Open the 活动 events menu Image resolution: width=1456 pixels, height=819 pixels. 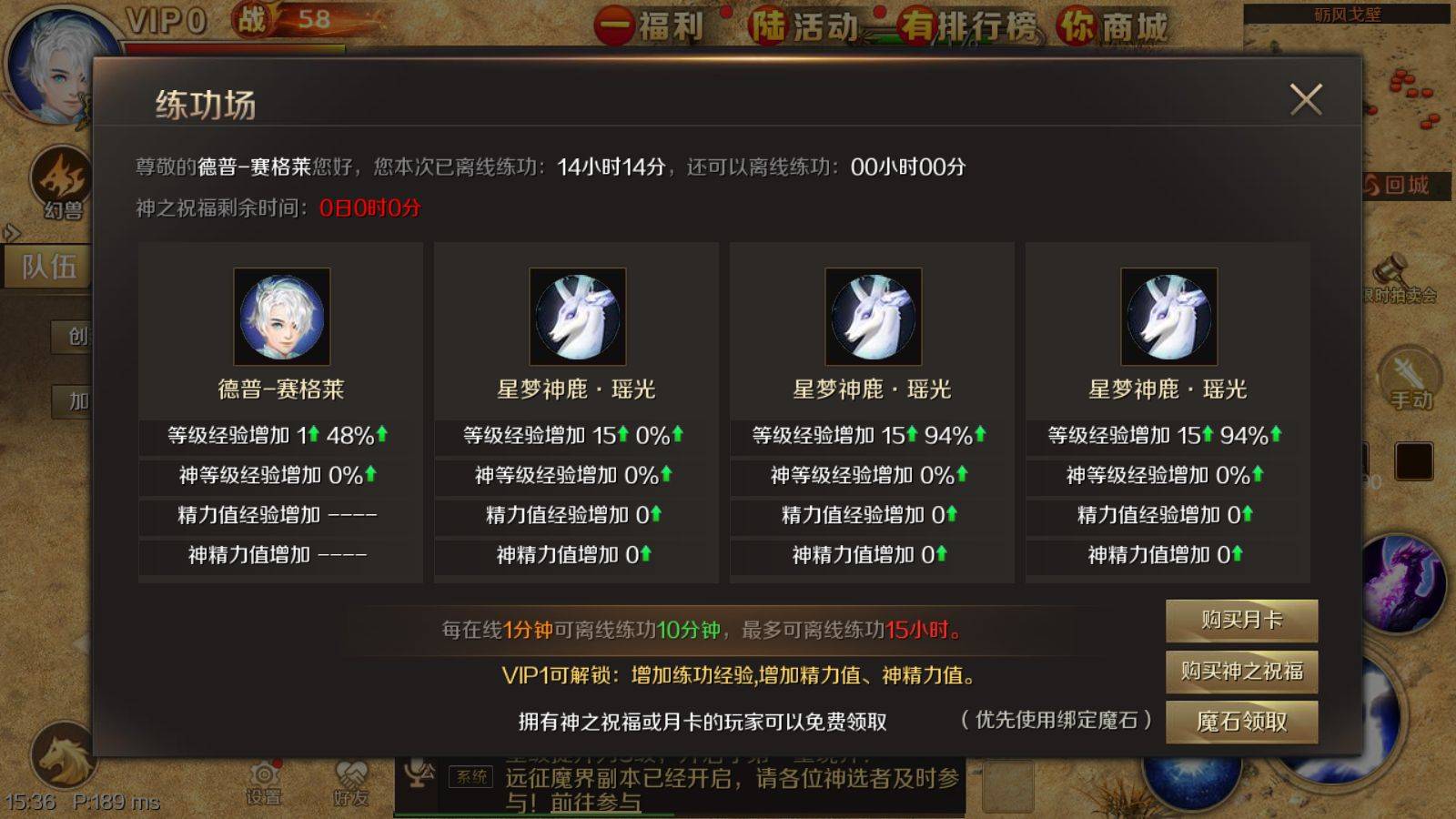[824, 25]
